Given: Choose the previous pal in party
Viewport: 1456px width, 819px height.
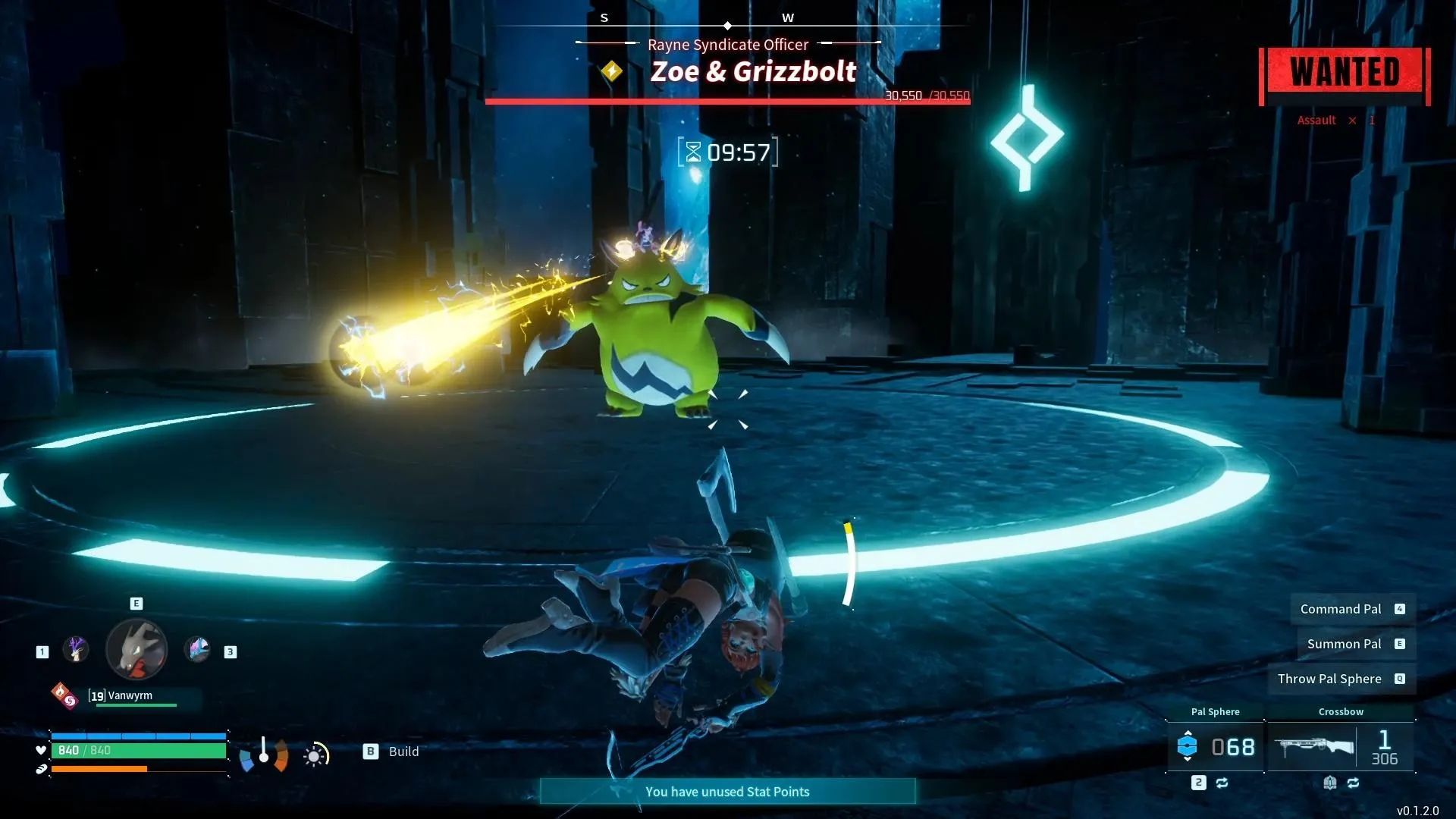Looking at the screenshot, I should [x=75, y=650].
